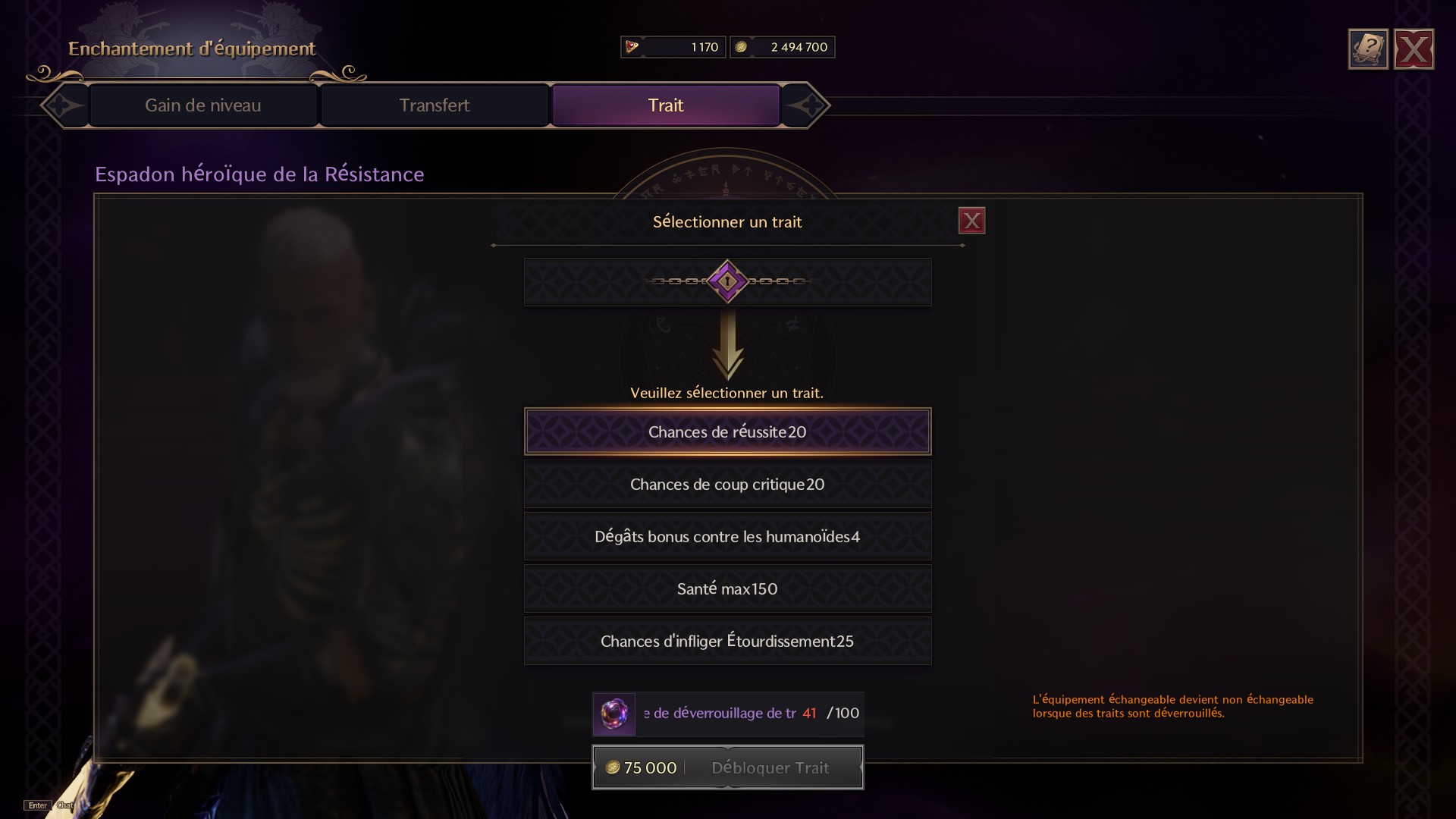Select Chances d'infliger Étourdissement 25
1456x819 pixels.
[726, 641]
